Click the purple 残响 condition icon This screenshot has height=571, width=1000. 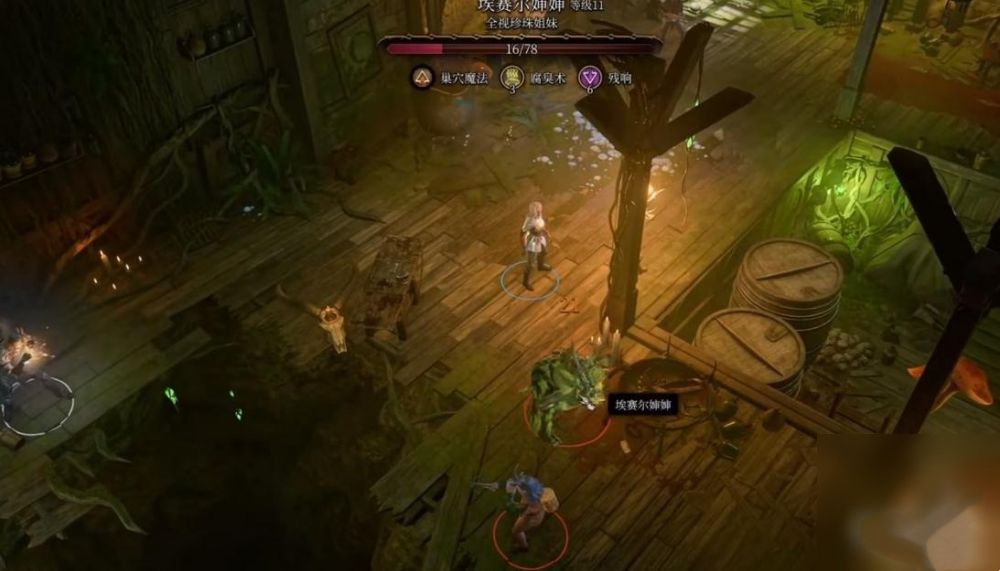click(591, 77)
